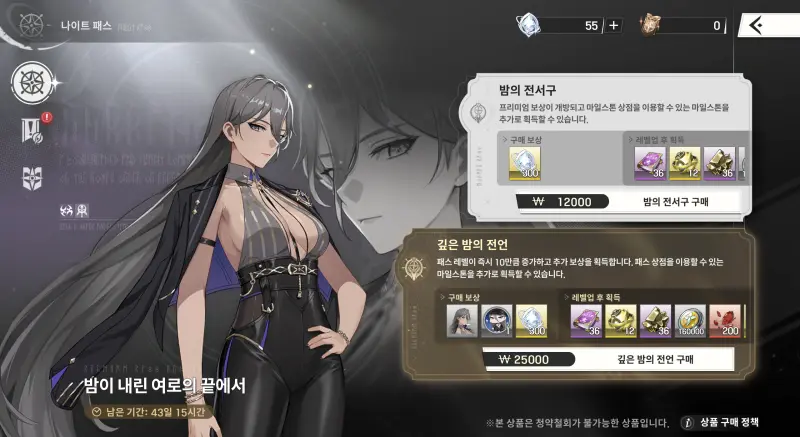Go back using the arrow button
Screen dimensions: 800x437
759,25
